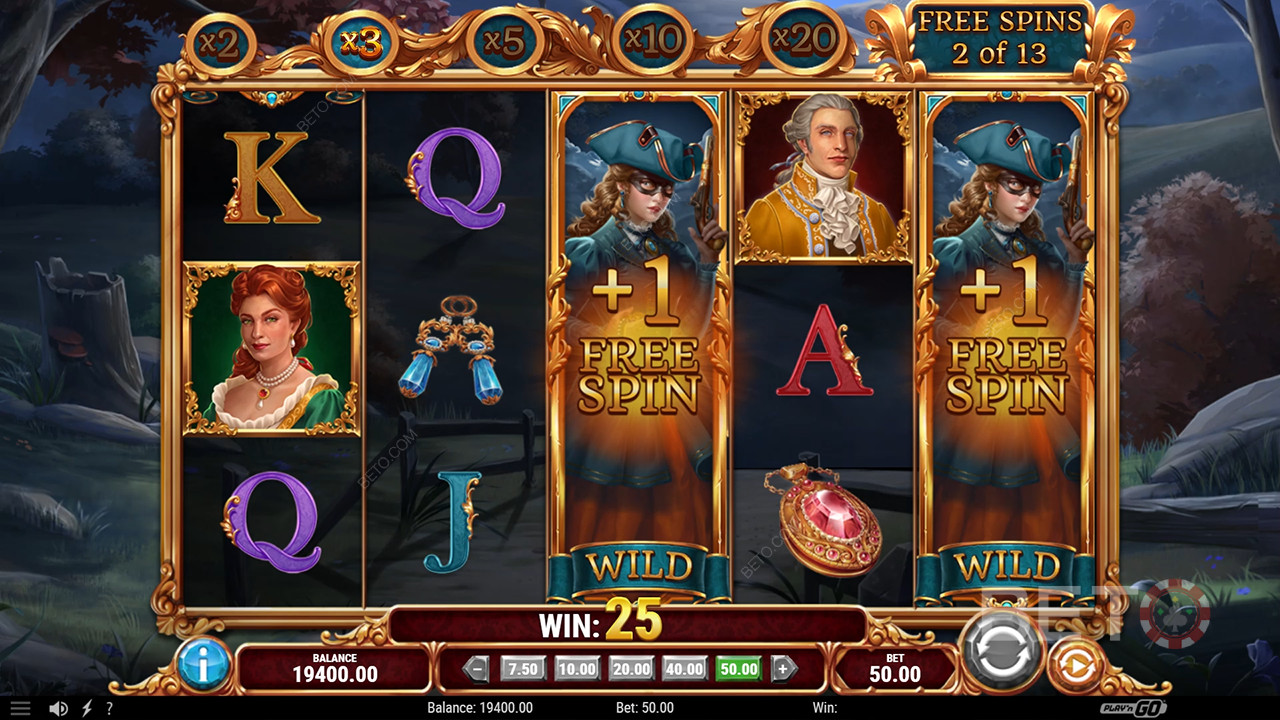Spin the reels with round arrow button

point(1001,651)
